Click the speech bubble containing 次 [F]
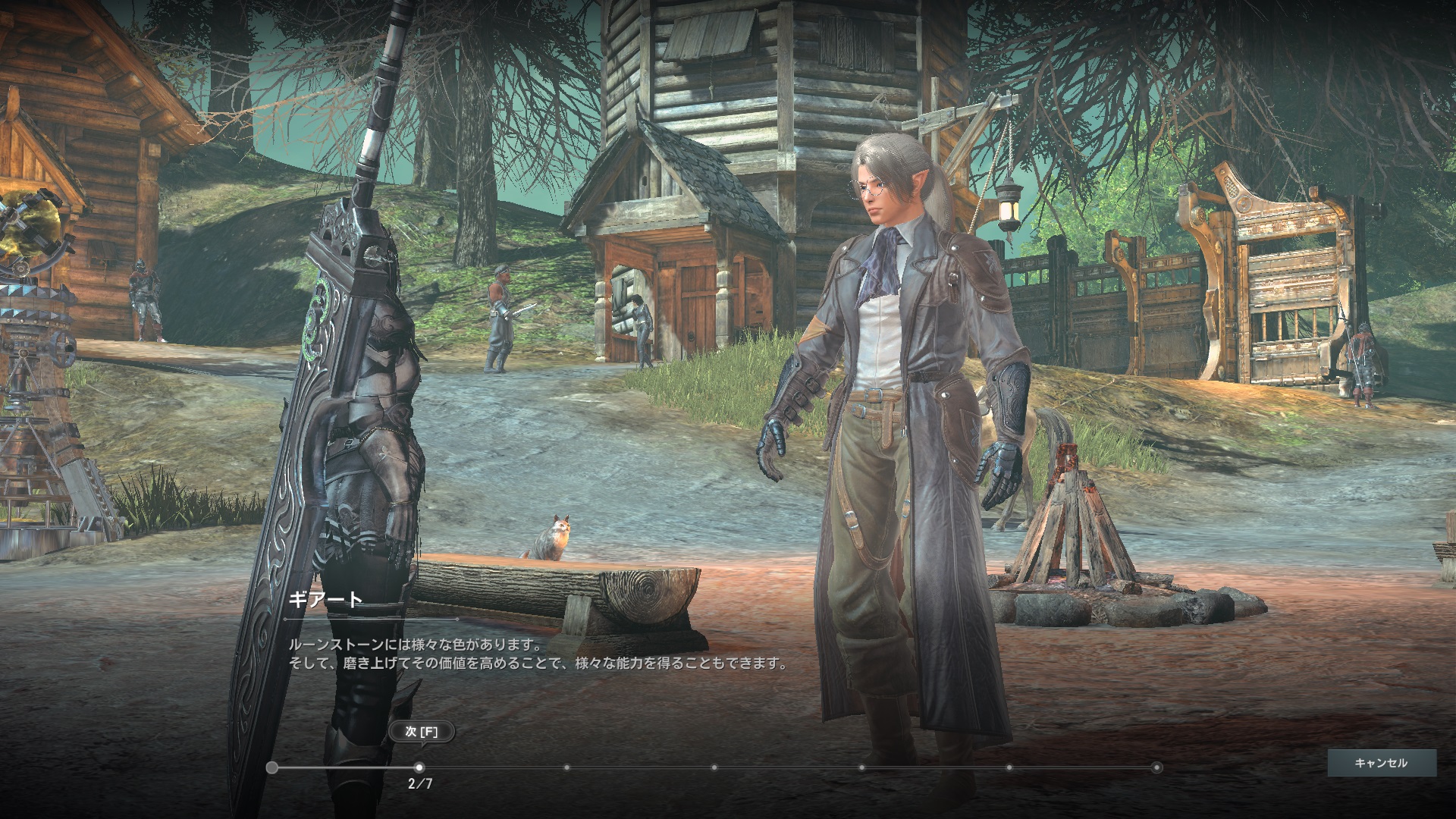Screen dimensions: 1456x819 tap(423, 733)
